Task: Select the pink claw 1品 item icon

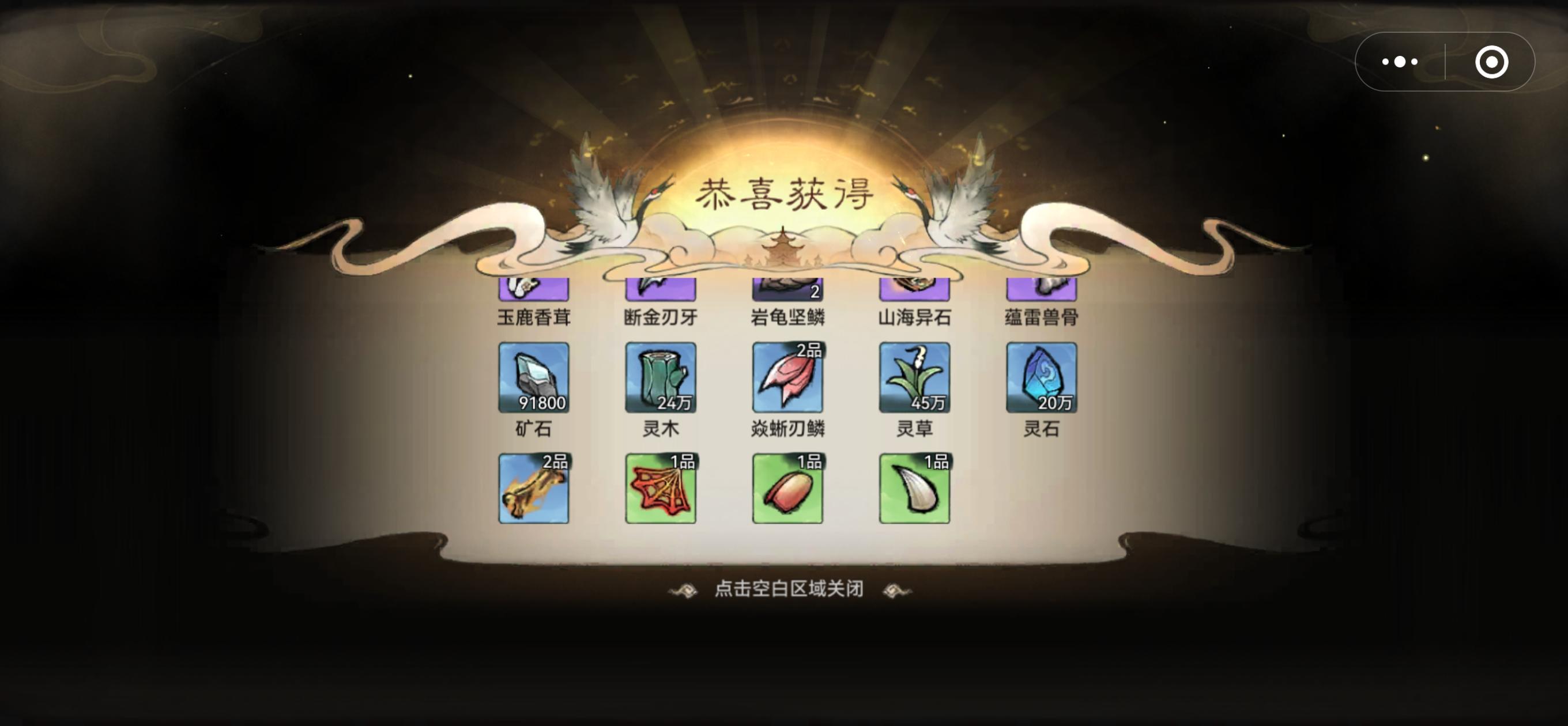Action: [x=786, y=488]
